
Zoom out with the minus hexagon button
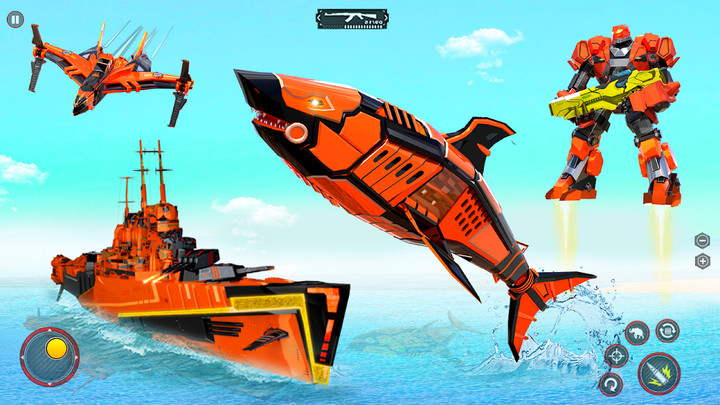[x=702, y=240]
